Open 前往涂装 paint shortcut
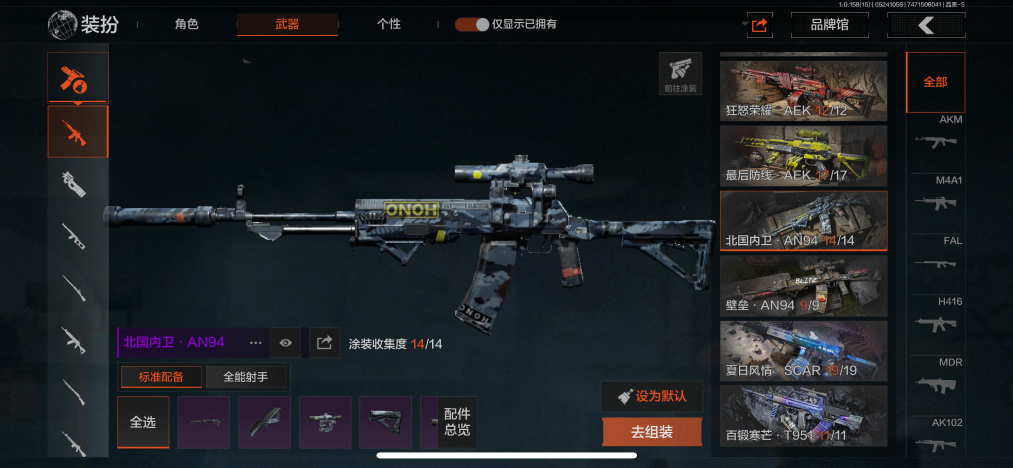Image resolution: width=1013 pixels, height=468 pixels. coord(680,74)
